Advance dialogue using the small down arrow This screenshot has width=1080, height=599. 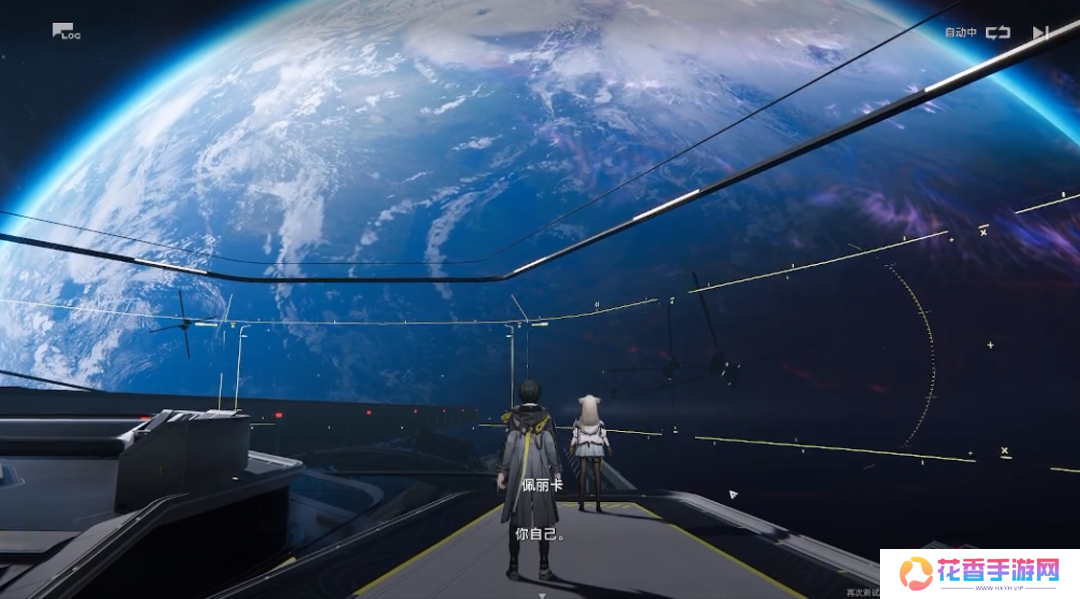click(541, 593)
